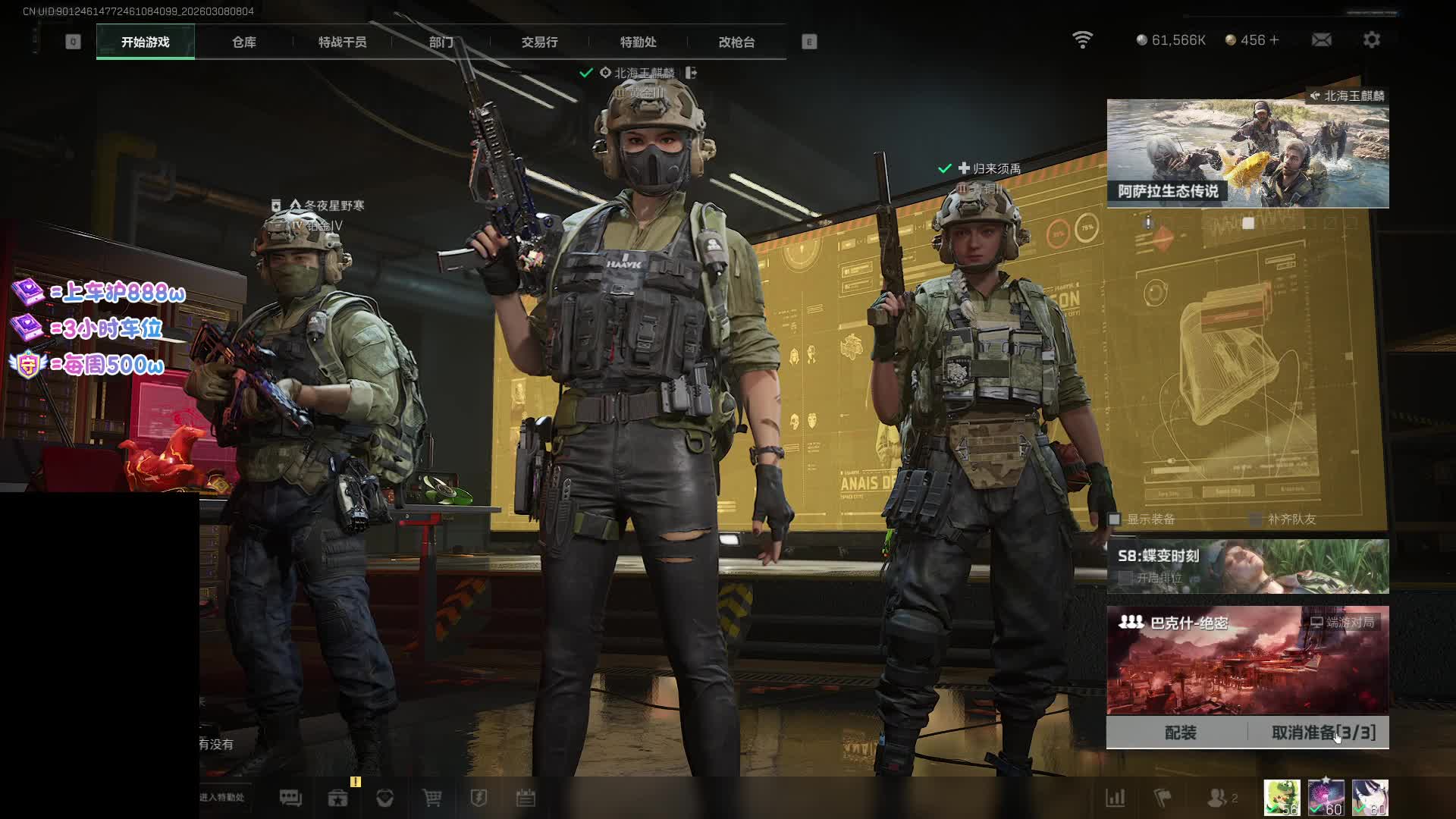Viewport: 1456px width, 819px height.
Task: Open the 特勤处 tab
Action: click(638, 42)
